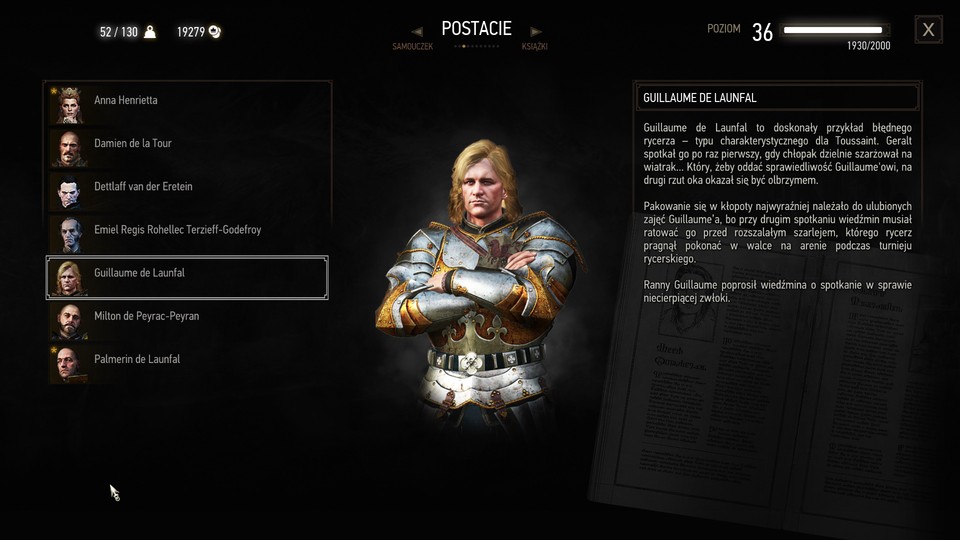Screen dimensions: 960x540
Task: Show Emiel Regis Rohellec Terzieff-Godefroy entry
Action: tap(187, 230)
